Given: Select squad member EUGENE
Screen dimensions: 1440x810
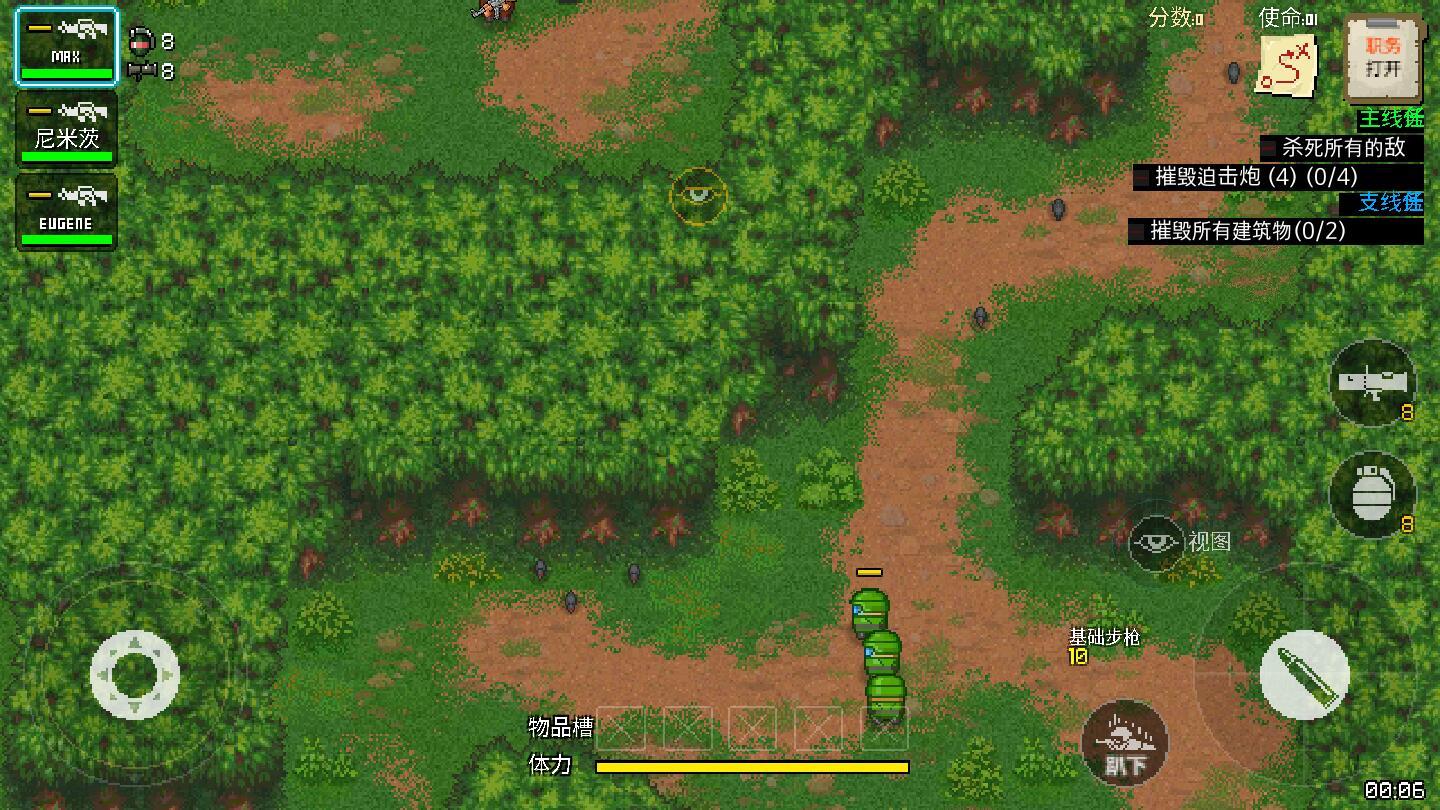Looking at the screenshot, I should pyautogui.click(x=66, y=210).
